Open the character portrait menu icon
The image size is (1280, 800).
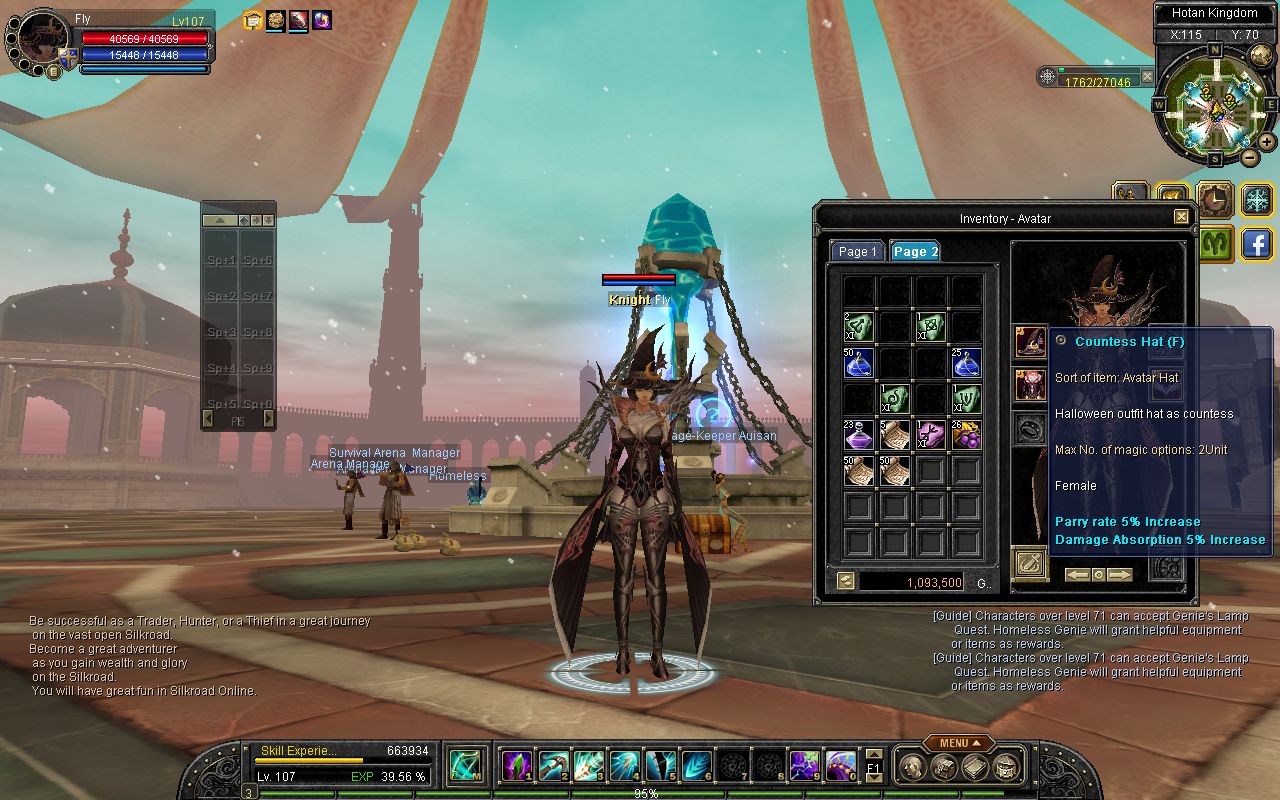pos(53,71)
